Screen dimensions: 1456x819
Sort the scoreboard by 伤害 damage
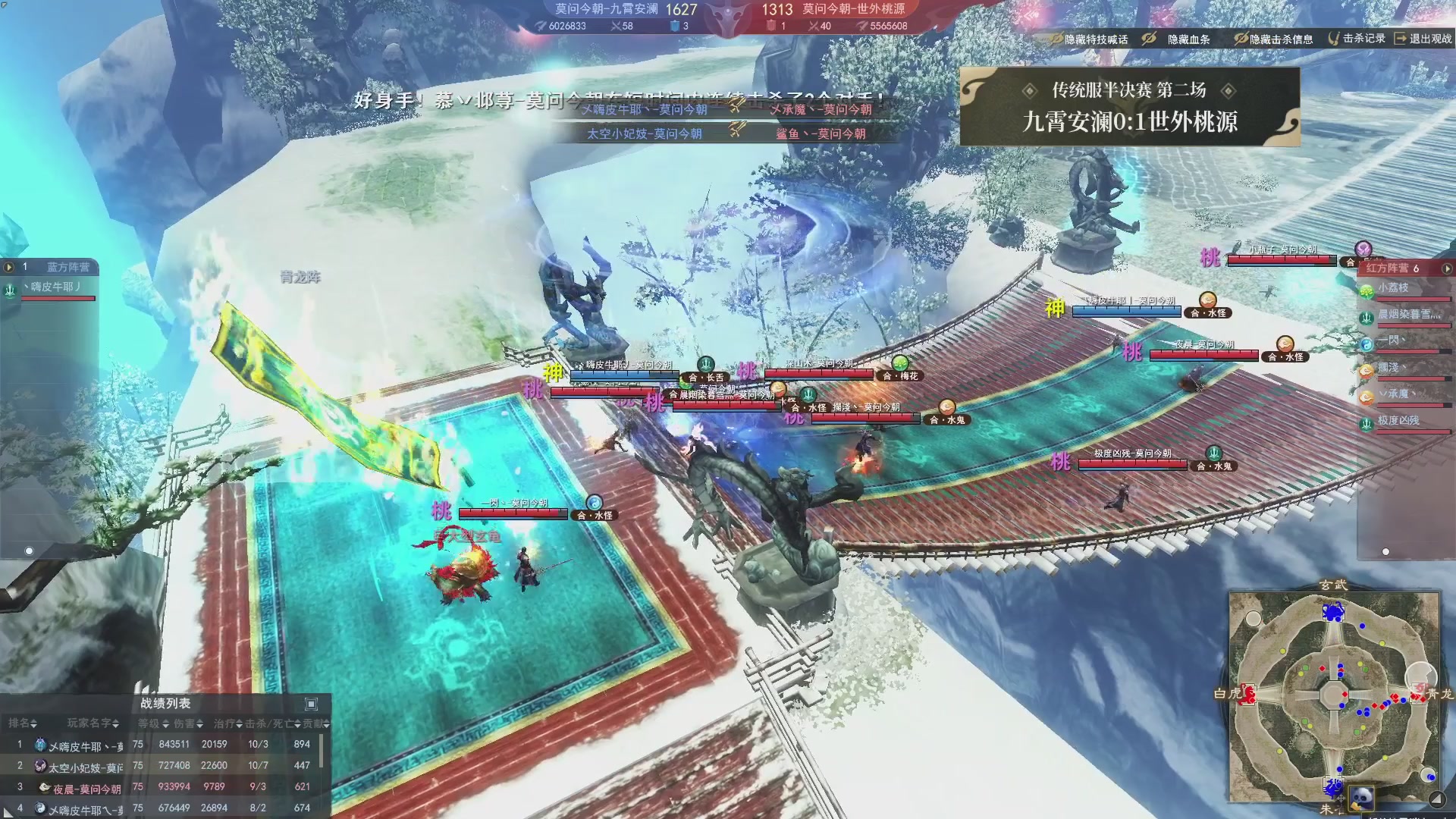click(x=188, y=723)
